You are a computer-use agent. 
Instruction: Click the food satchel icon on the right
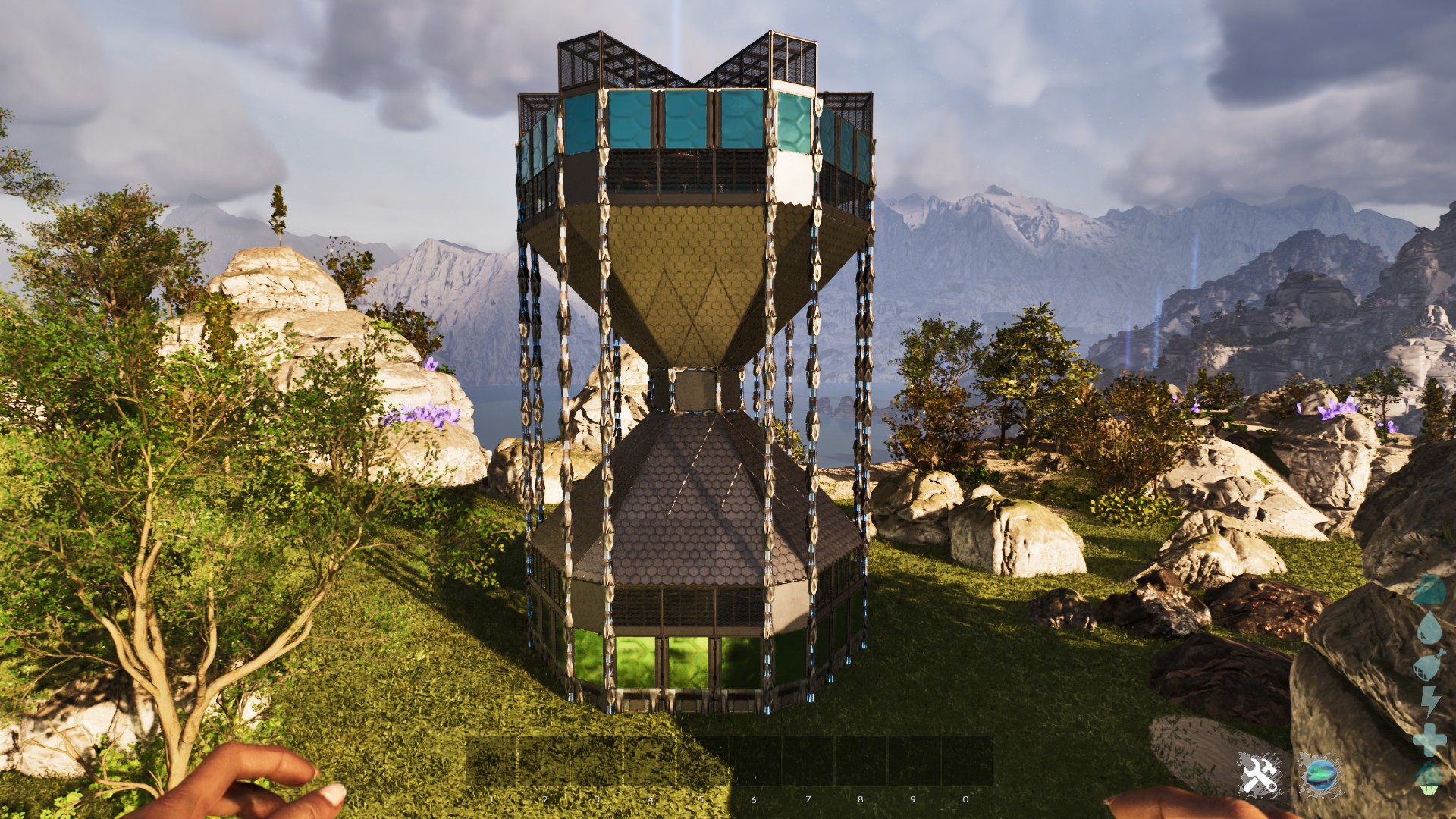click(x=1429, y=665)
